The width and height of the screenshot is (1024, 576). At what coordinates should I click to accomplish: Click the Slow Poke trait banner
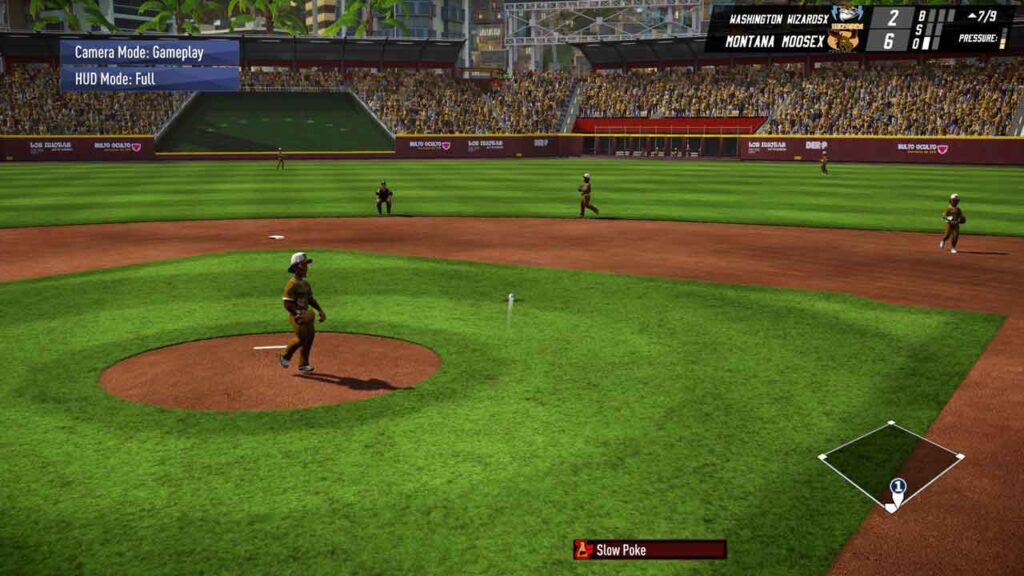pos(649,549)
